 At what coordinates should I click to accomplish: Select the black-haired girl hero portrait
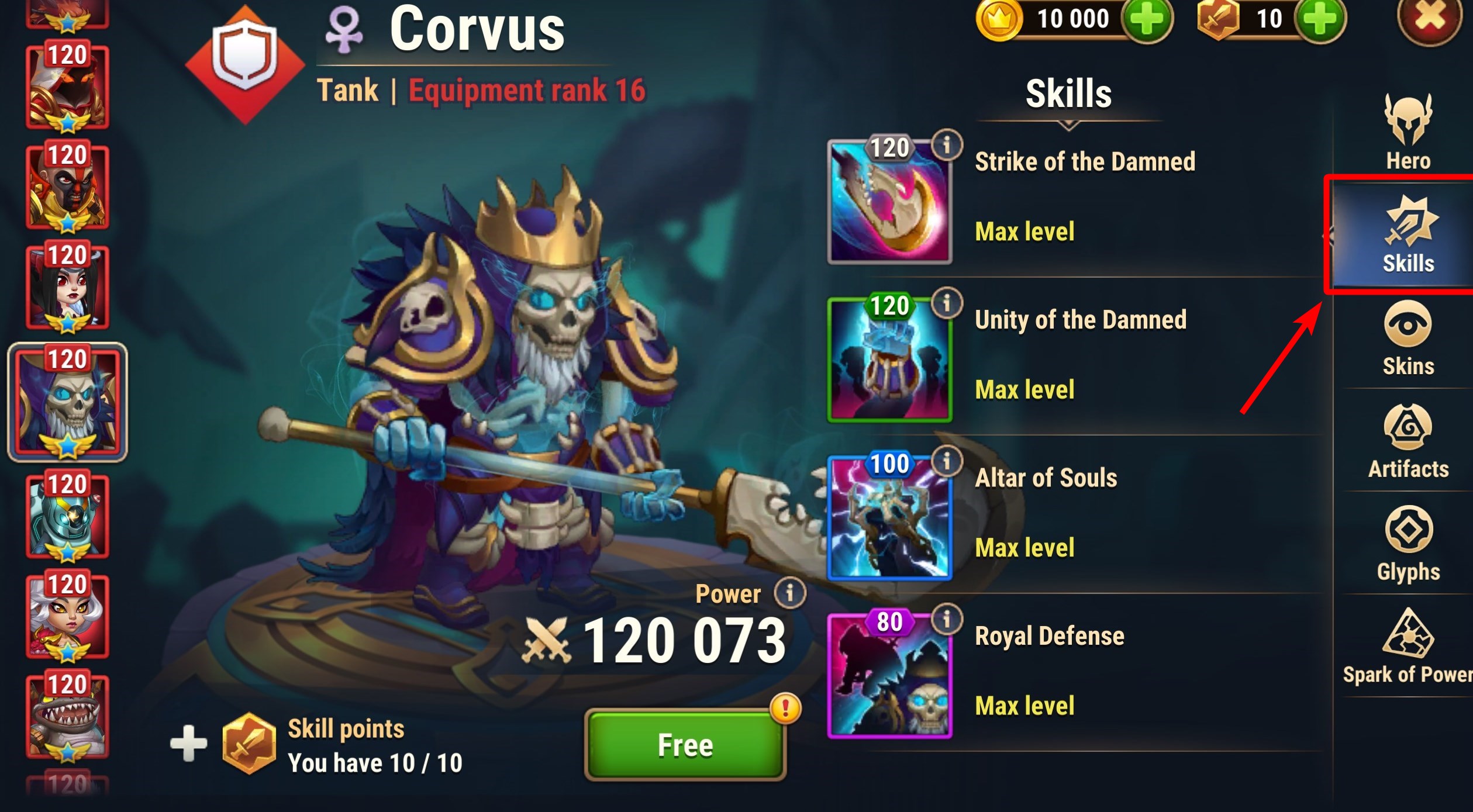pos(67,286)
